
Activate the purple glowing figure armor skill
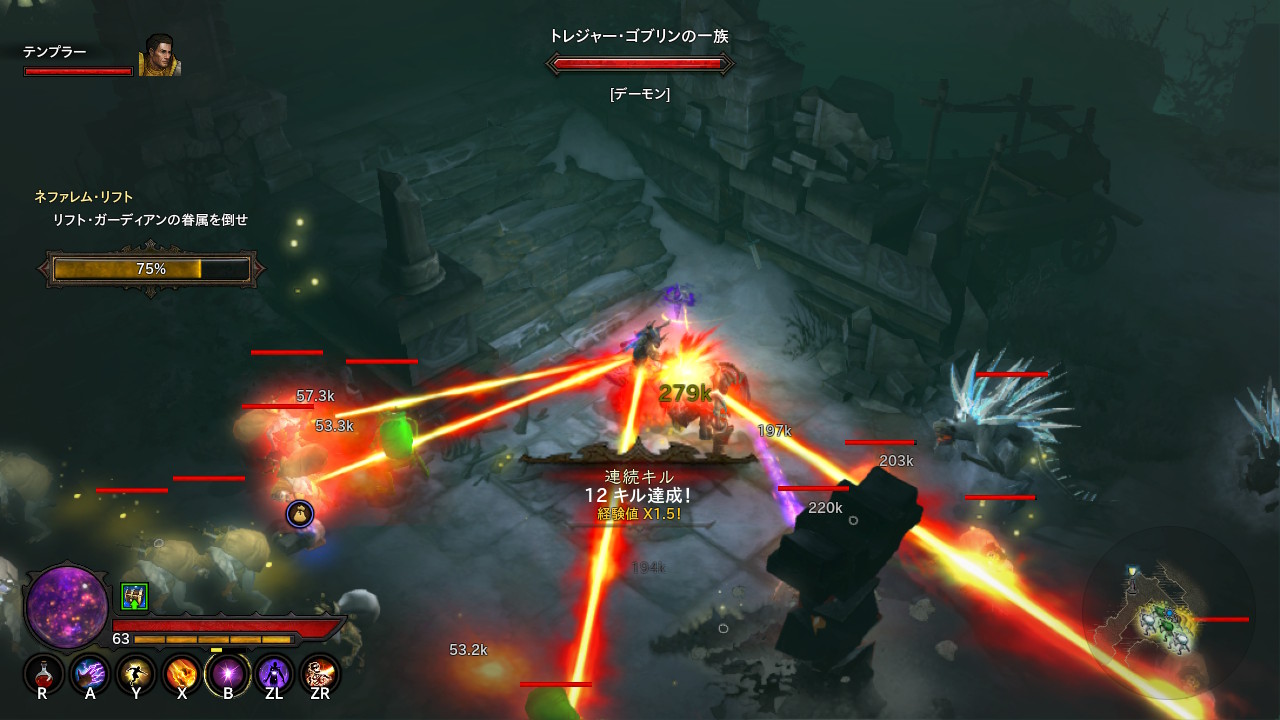pyautogui.click(x=273, y=673)
